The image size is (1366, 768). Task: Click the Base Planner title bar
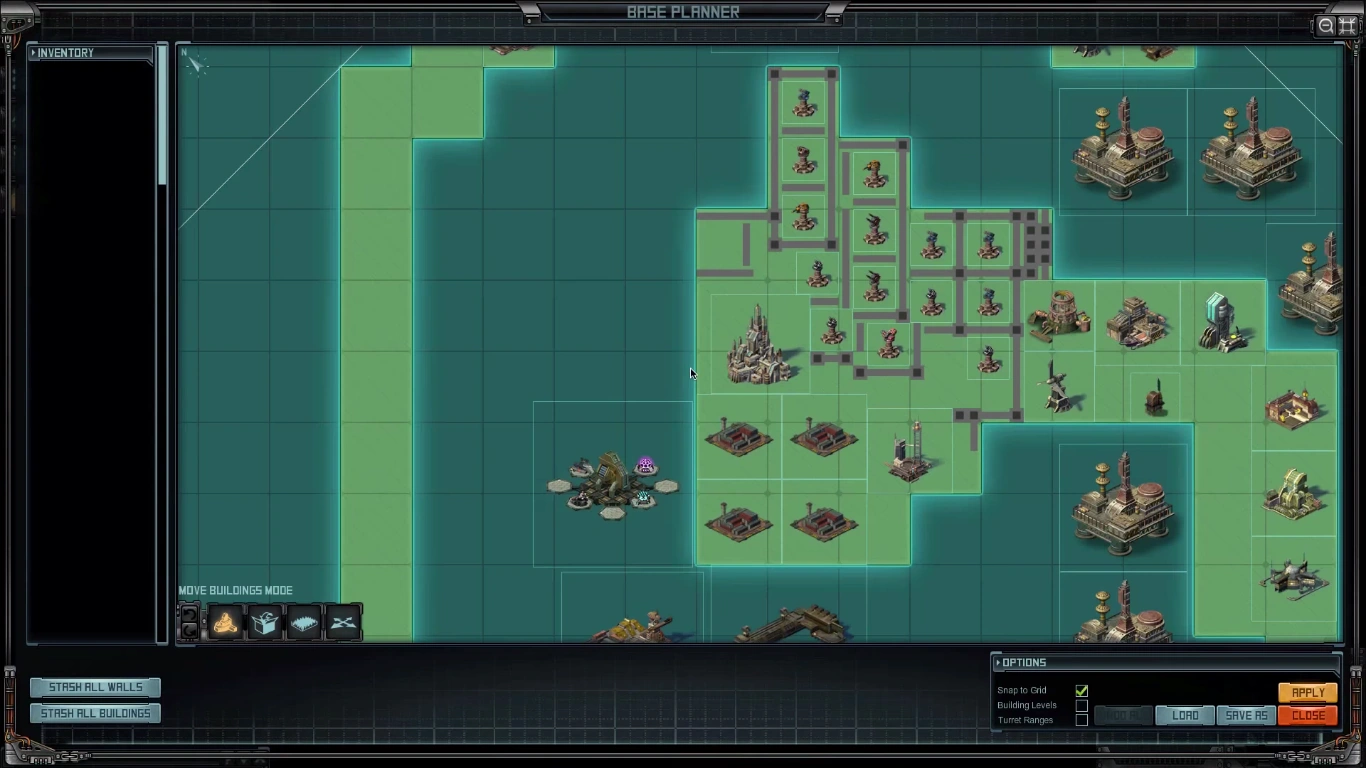[x=683, y=12]
